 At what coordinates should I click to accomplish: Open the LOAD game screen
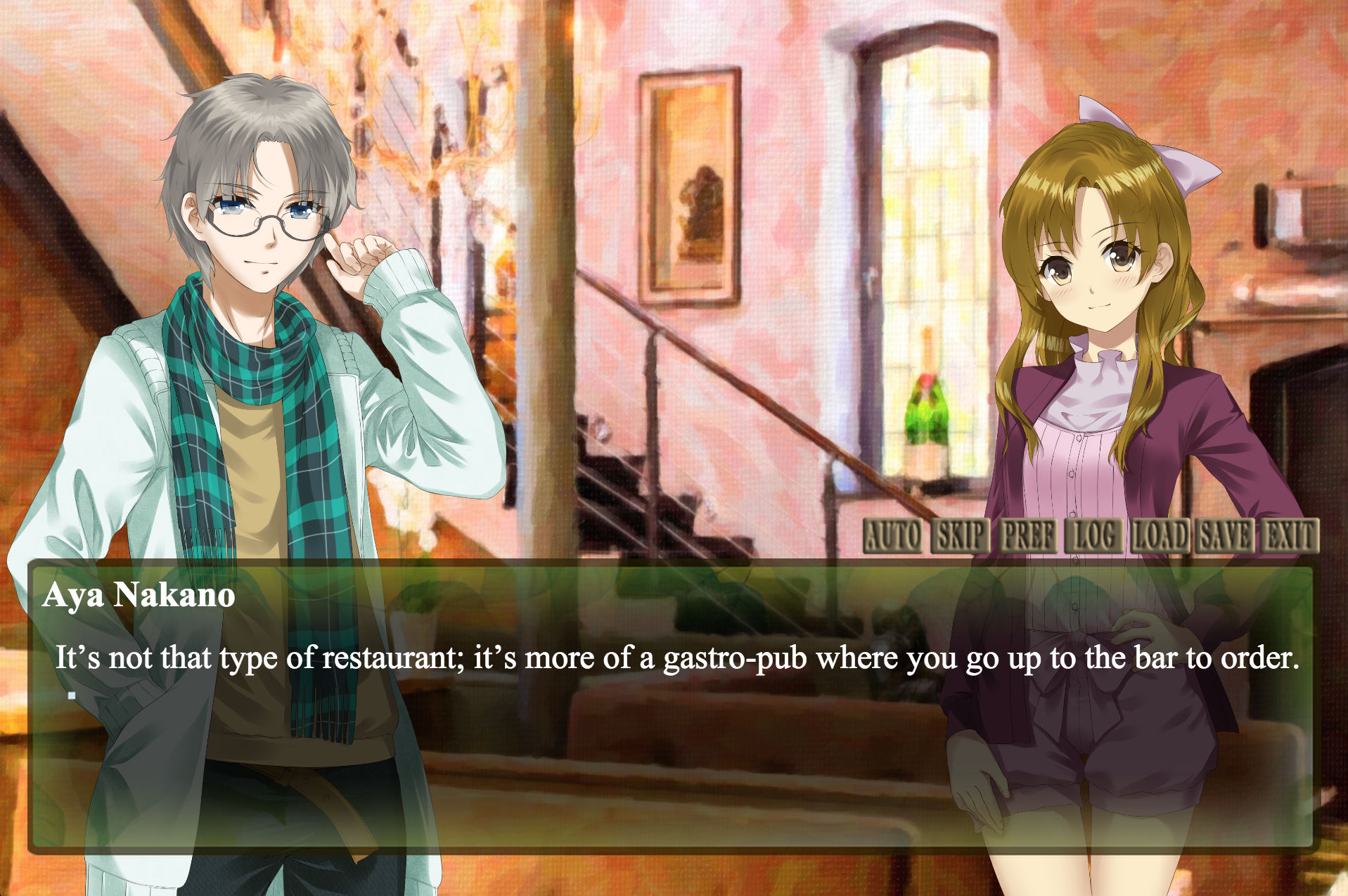(x=1160, y=537)
